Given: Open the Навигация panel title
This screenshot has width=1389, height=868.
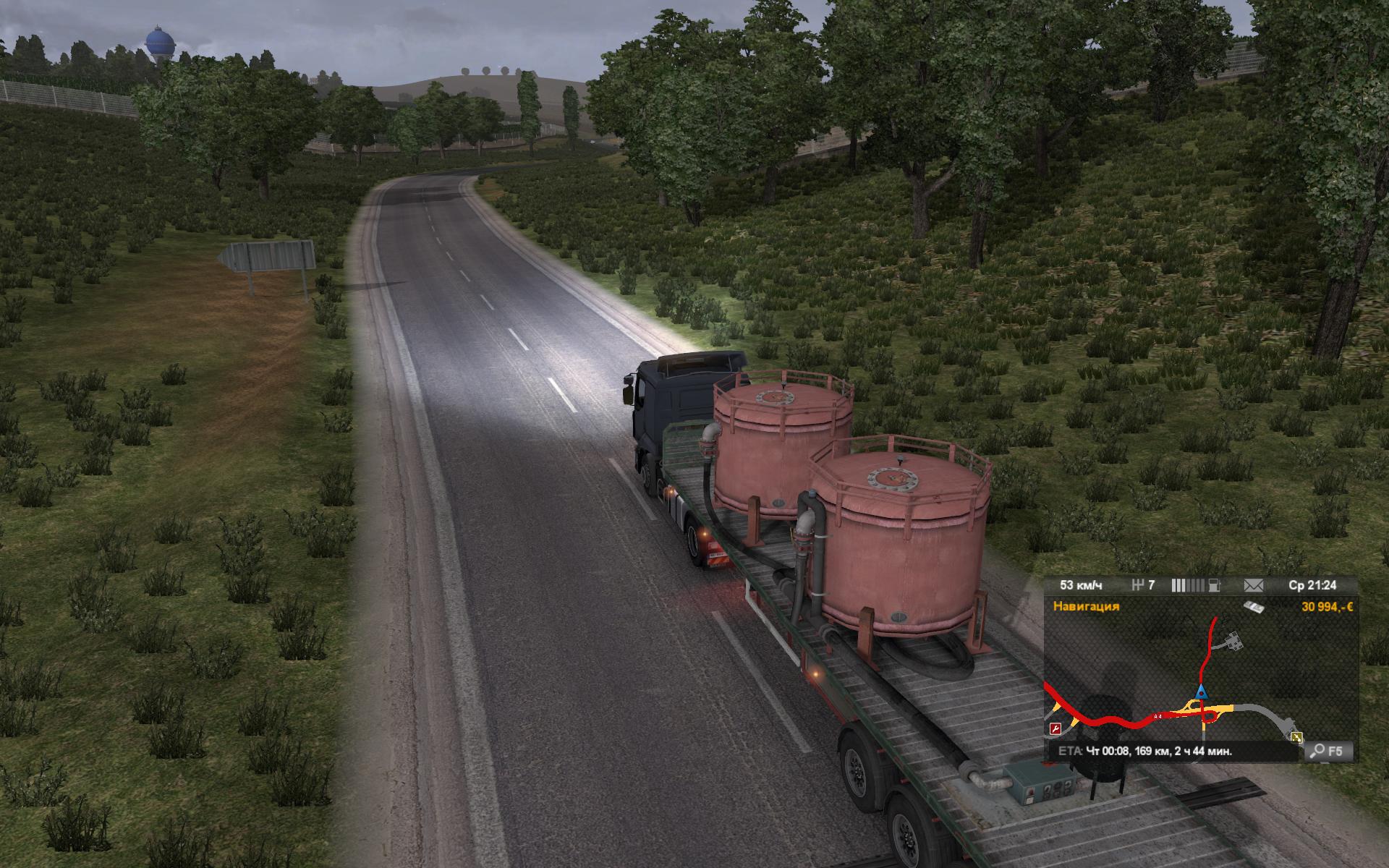Looking at the screenshot, I should coord(1087,606).
